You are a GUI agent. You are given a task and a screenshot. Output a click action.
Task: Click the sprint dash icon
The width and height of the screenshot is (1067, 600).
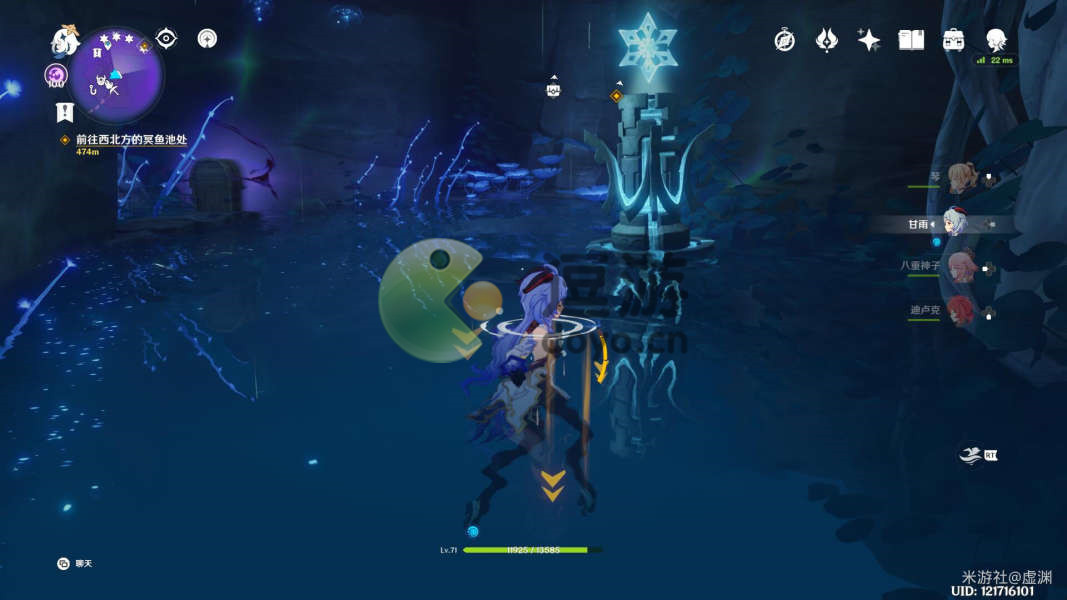click(973, 453)
